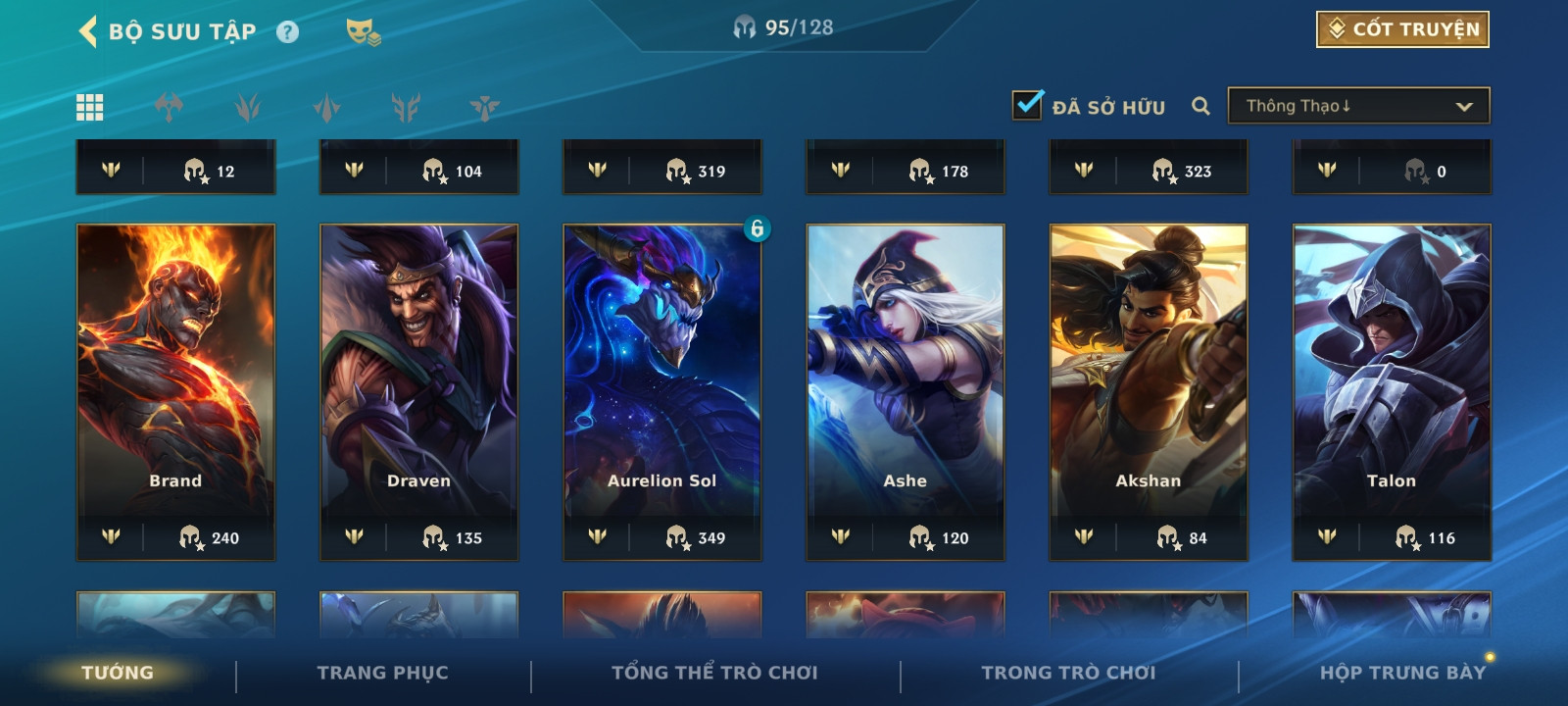Viewport: 1568px width, 706px height.
Task: Open the question mark help icon
Action: point(287,32)
